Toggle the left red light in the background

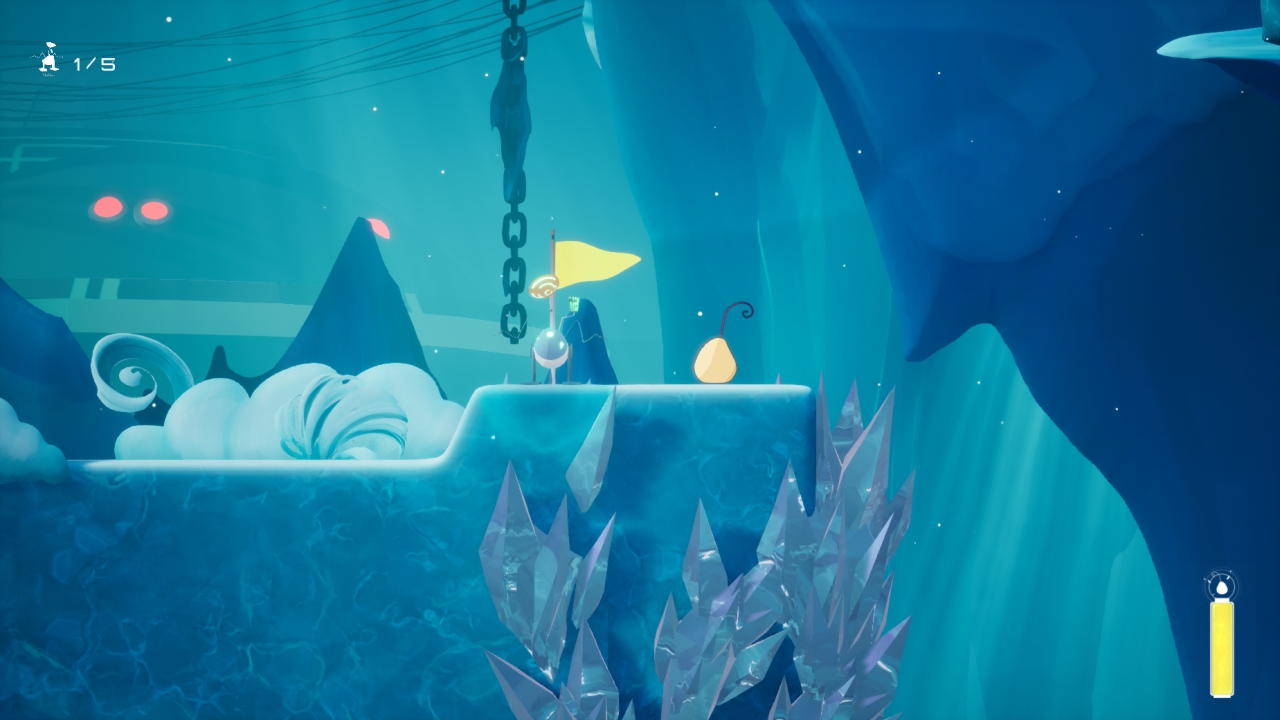coord(106,209)
